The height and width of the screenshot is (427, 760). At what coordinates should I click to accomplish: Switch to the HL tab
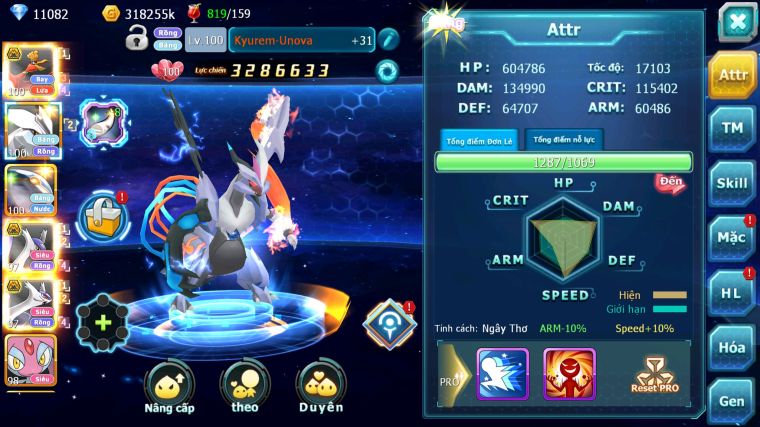pos(732,293)
